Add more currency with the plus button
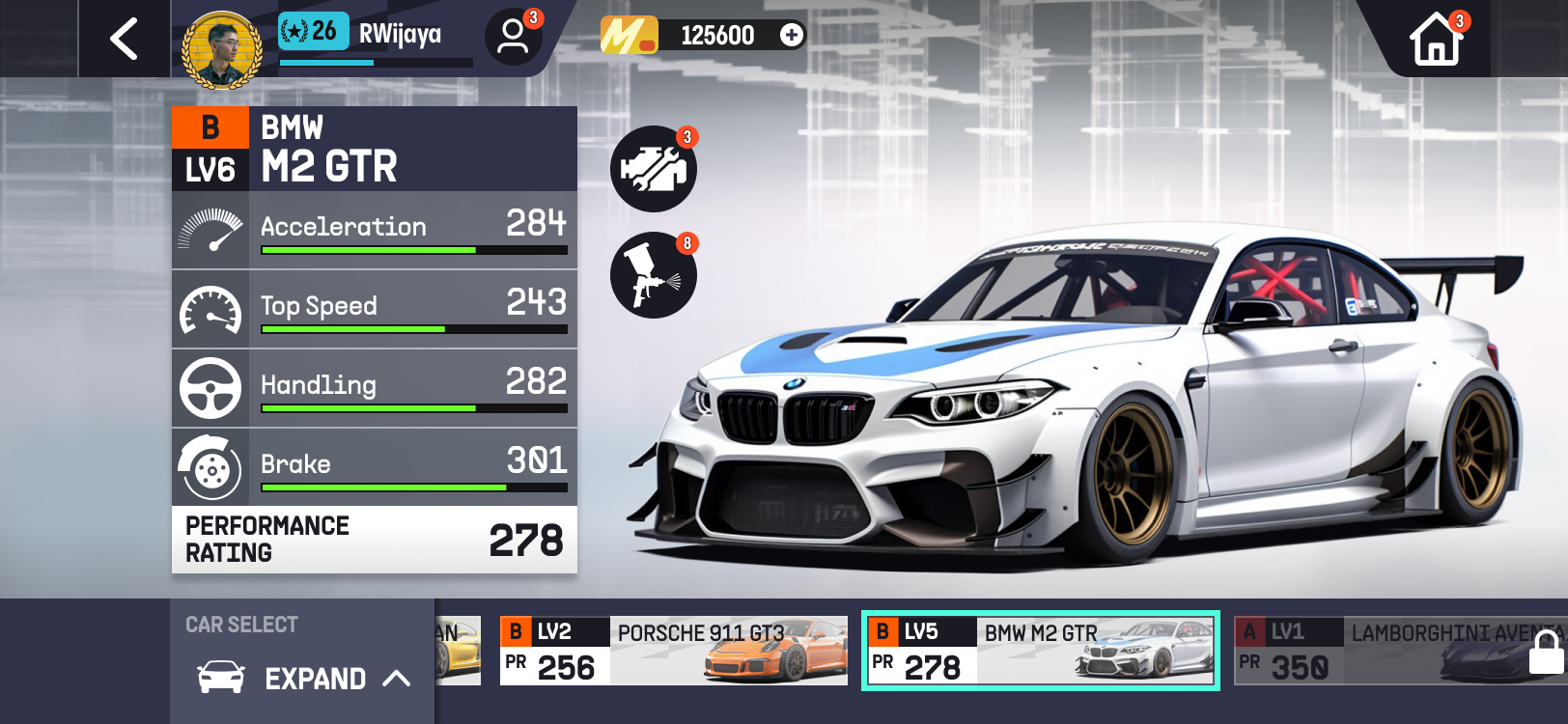 pos(792,36)
